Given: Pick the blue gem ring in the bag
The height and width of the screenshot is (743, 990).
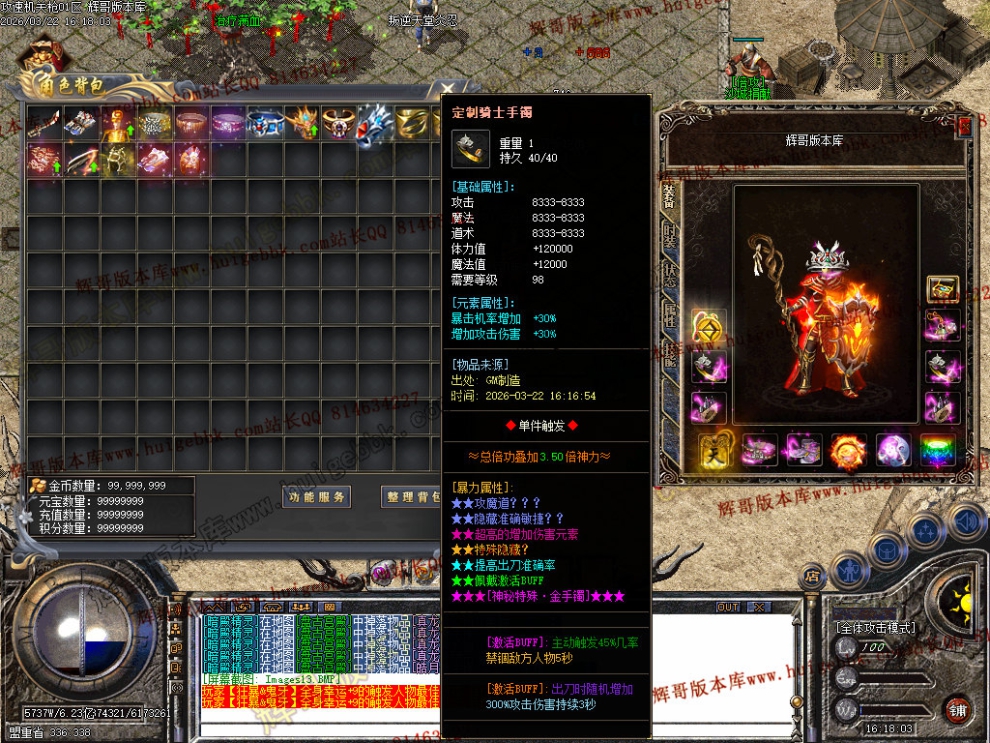Looking at the screenshot, I should point(267,123).
